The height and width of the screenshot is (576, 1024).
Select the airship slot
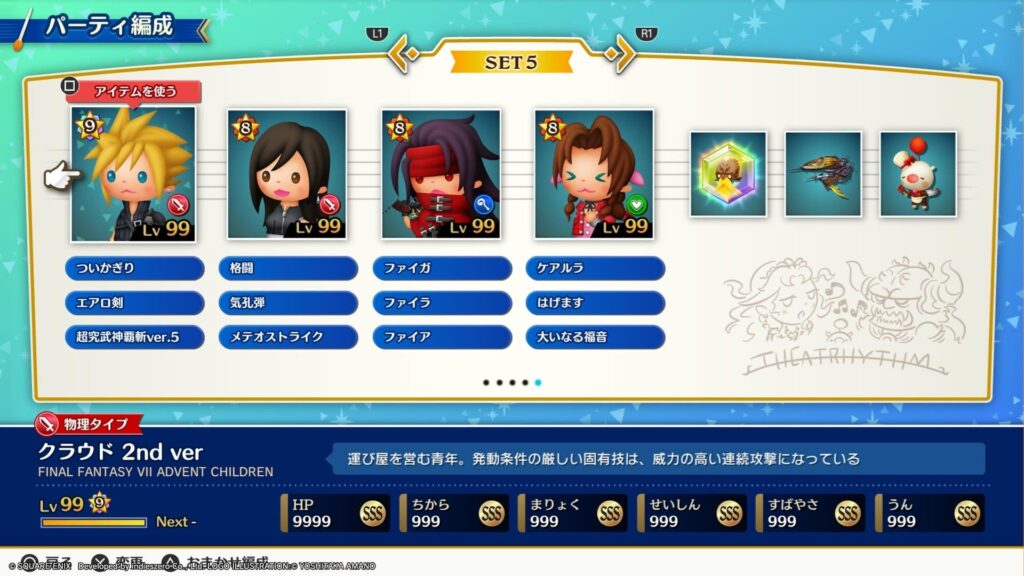click(823, 174)
